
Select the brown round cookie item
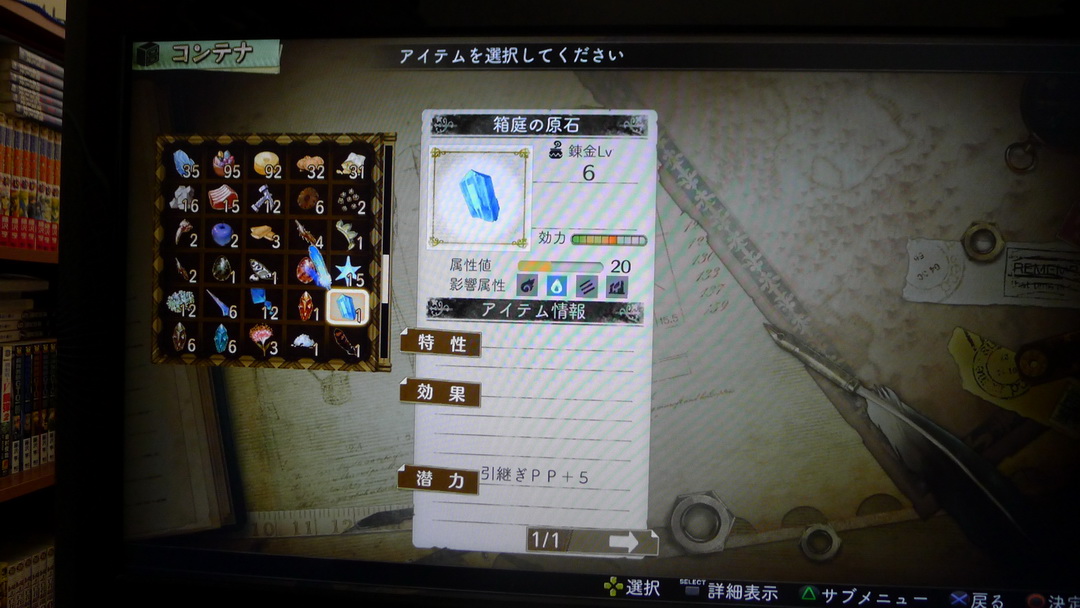click(x=308, y=199)
